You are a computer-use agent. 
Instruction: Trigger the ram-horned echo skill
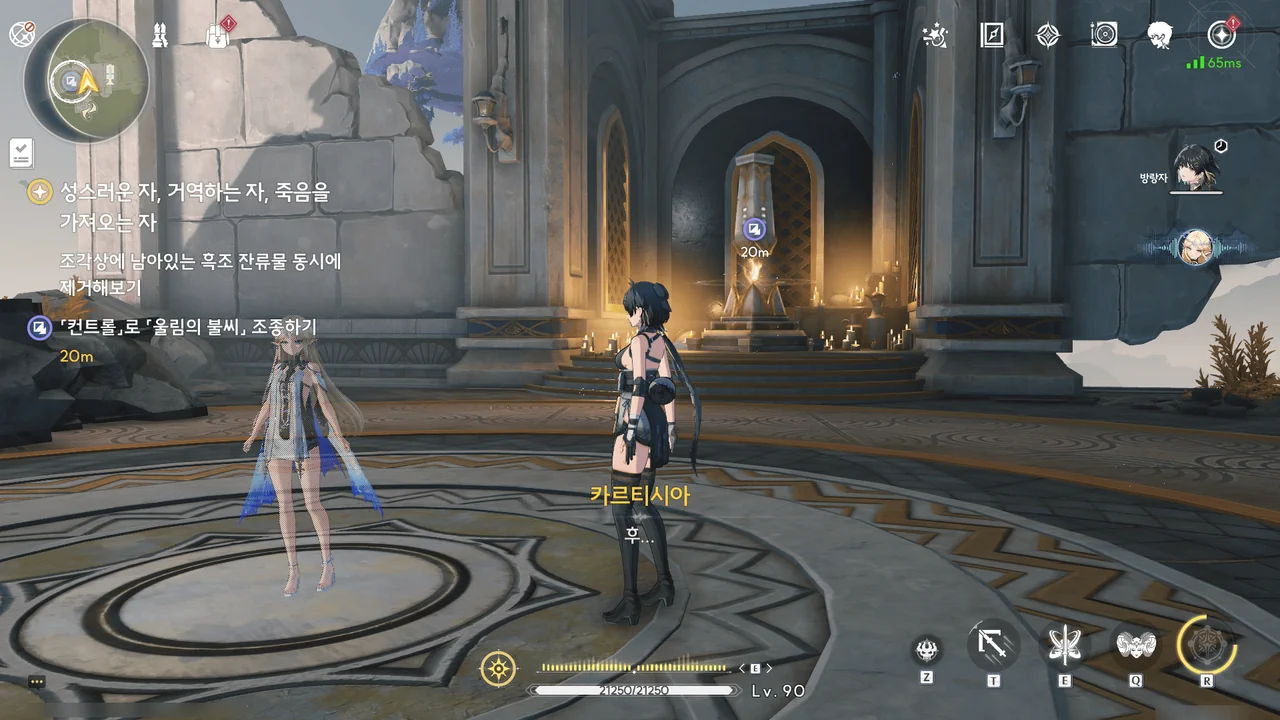(1136, 646)
